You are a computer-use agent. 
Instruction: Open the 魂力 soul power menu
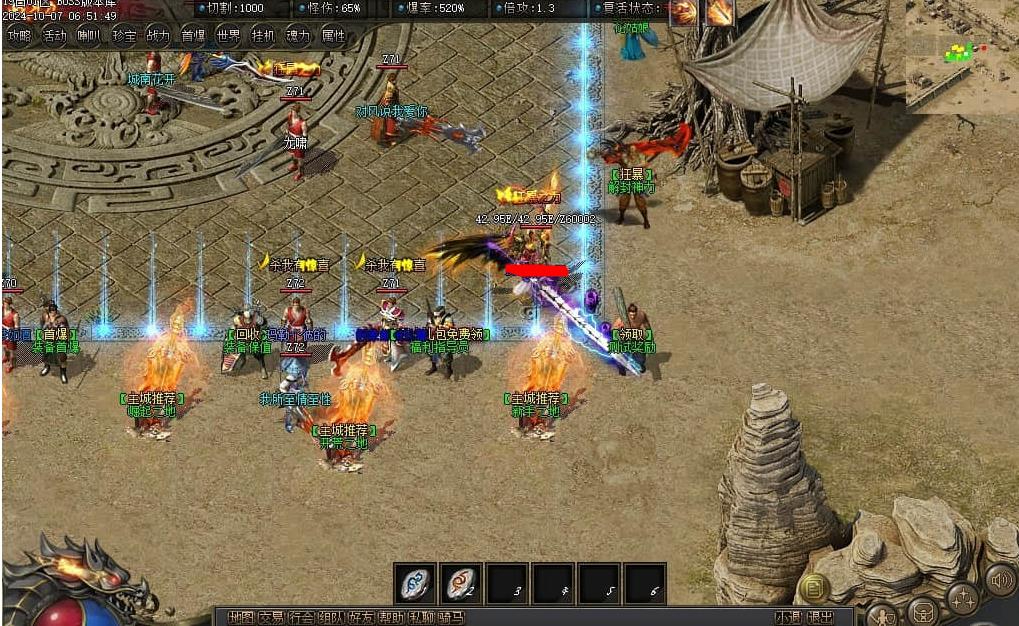coord(298,36)
